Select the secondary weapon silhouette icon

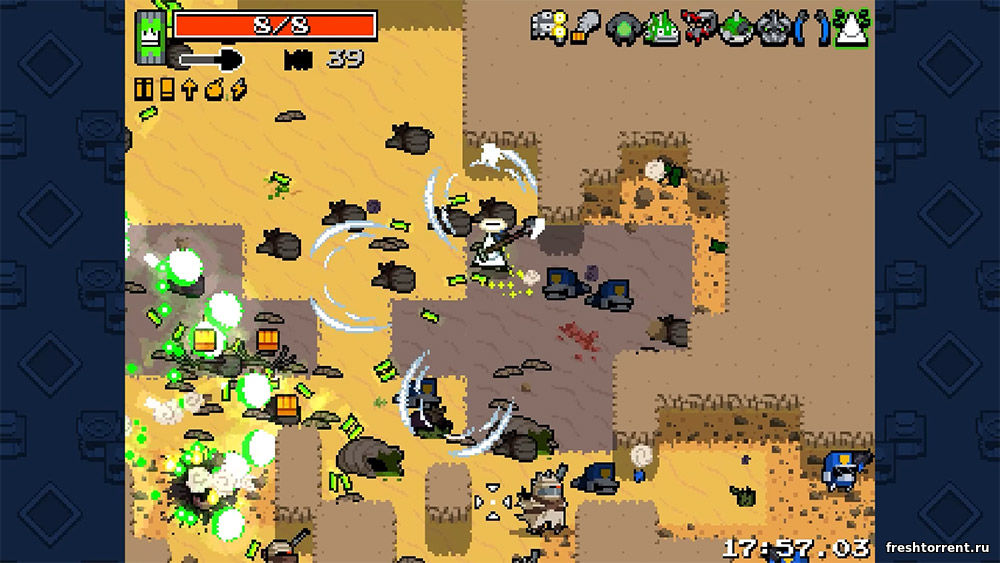(298, 59)
